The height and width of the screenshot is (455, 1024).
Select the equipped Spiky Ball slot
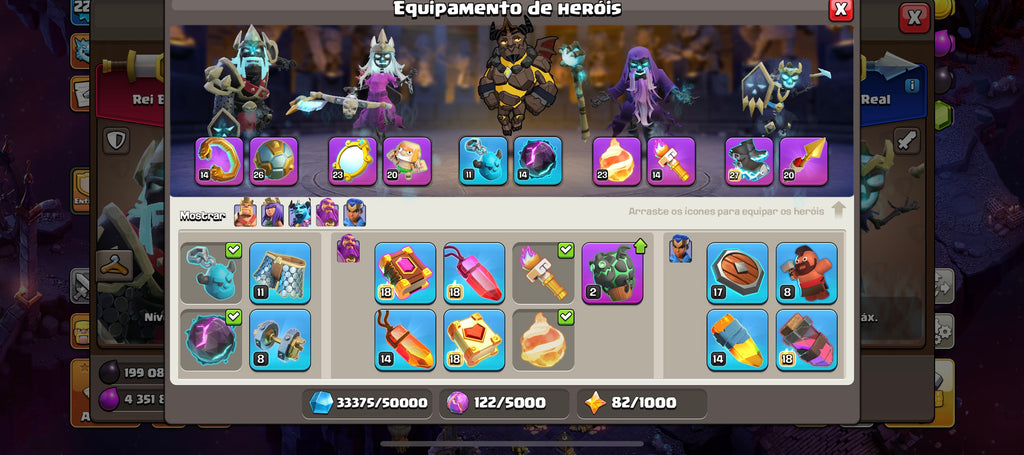coord(274,161)
